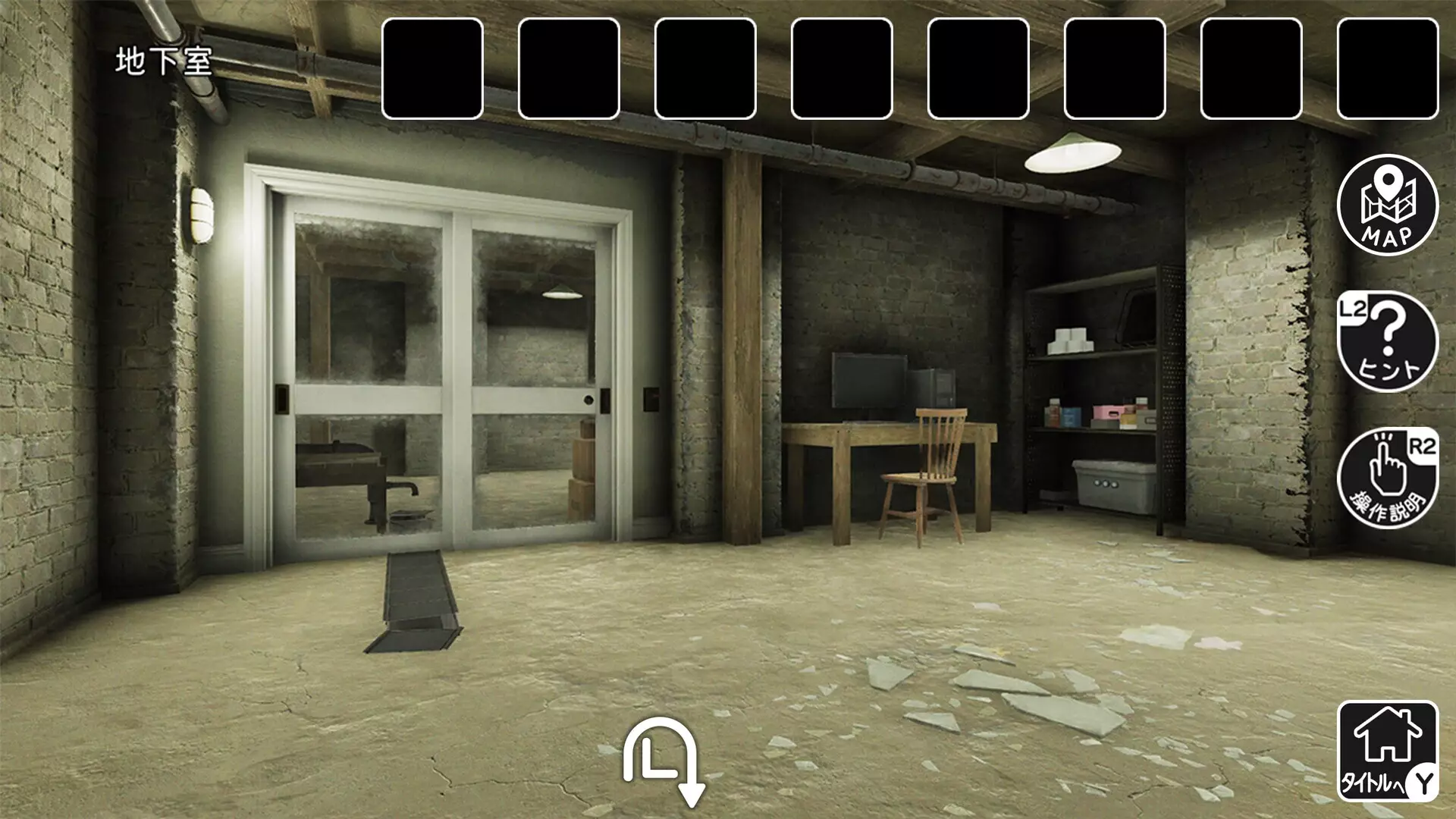Screen dimensions: 1456x819
Task: Open the MAP button
Action: coord(1387,205)
